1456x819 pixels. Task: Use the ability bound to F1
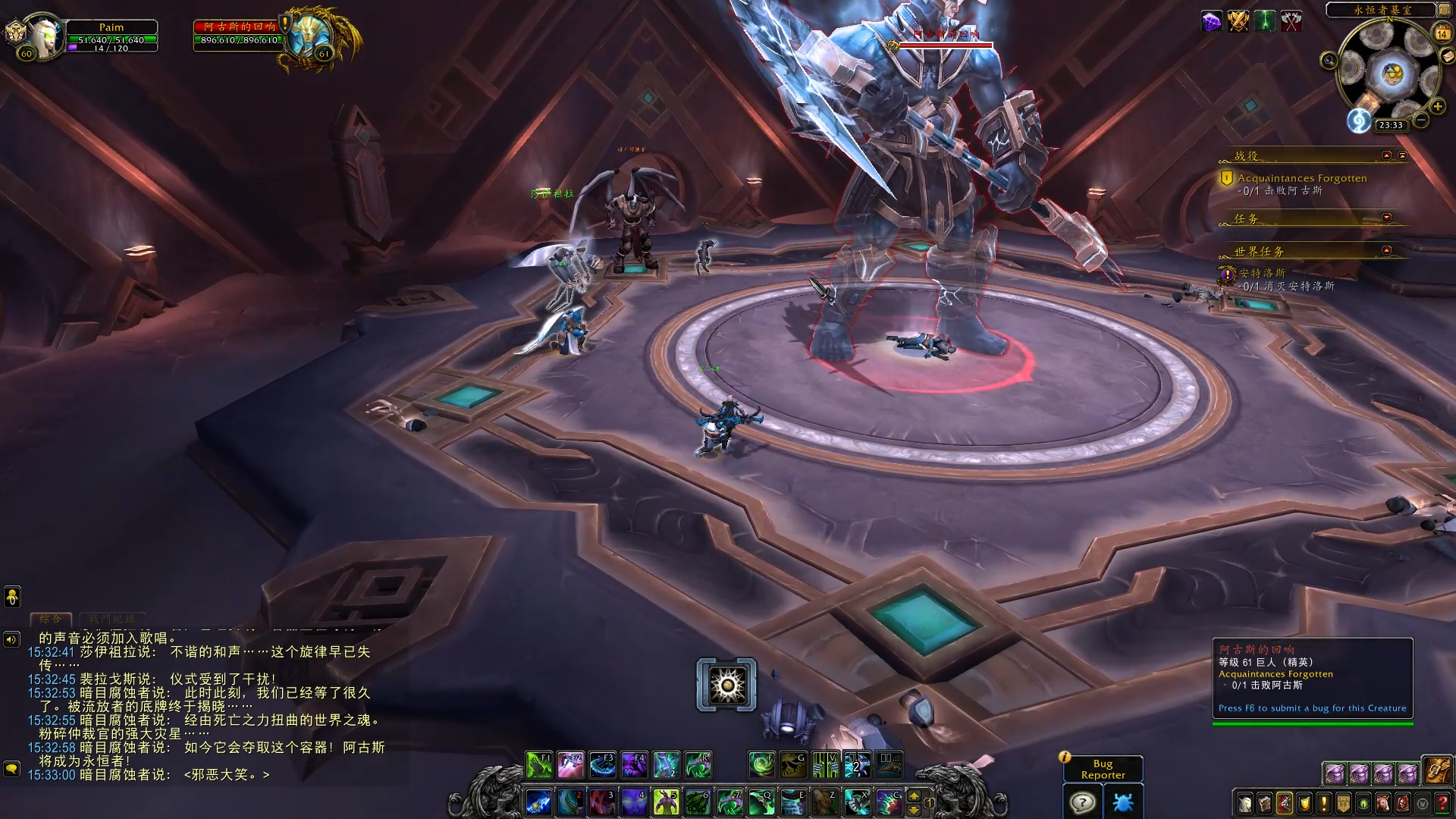pyautogui.click(x=539, y=765)
